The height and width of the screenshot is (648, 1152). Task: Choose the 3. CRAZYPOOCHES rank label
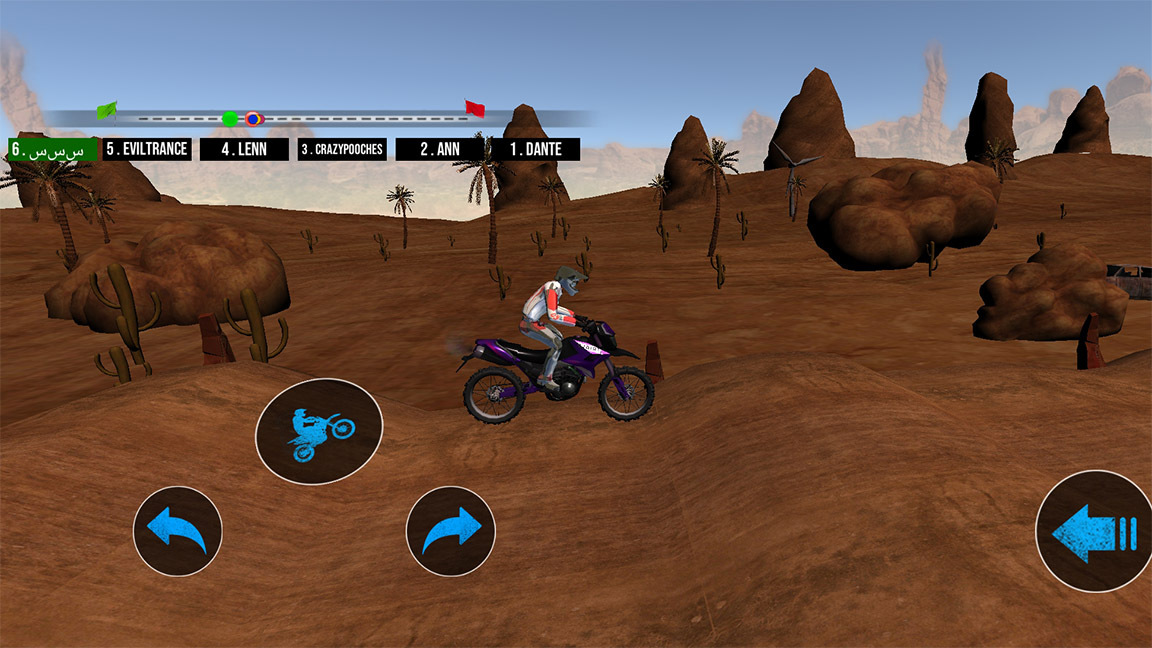pos(342,149)
